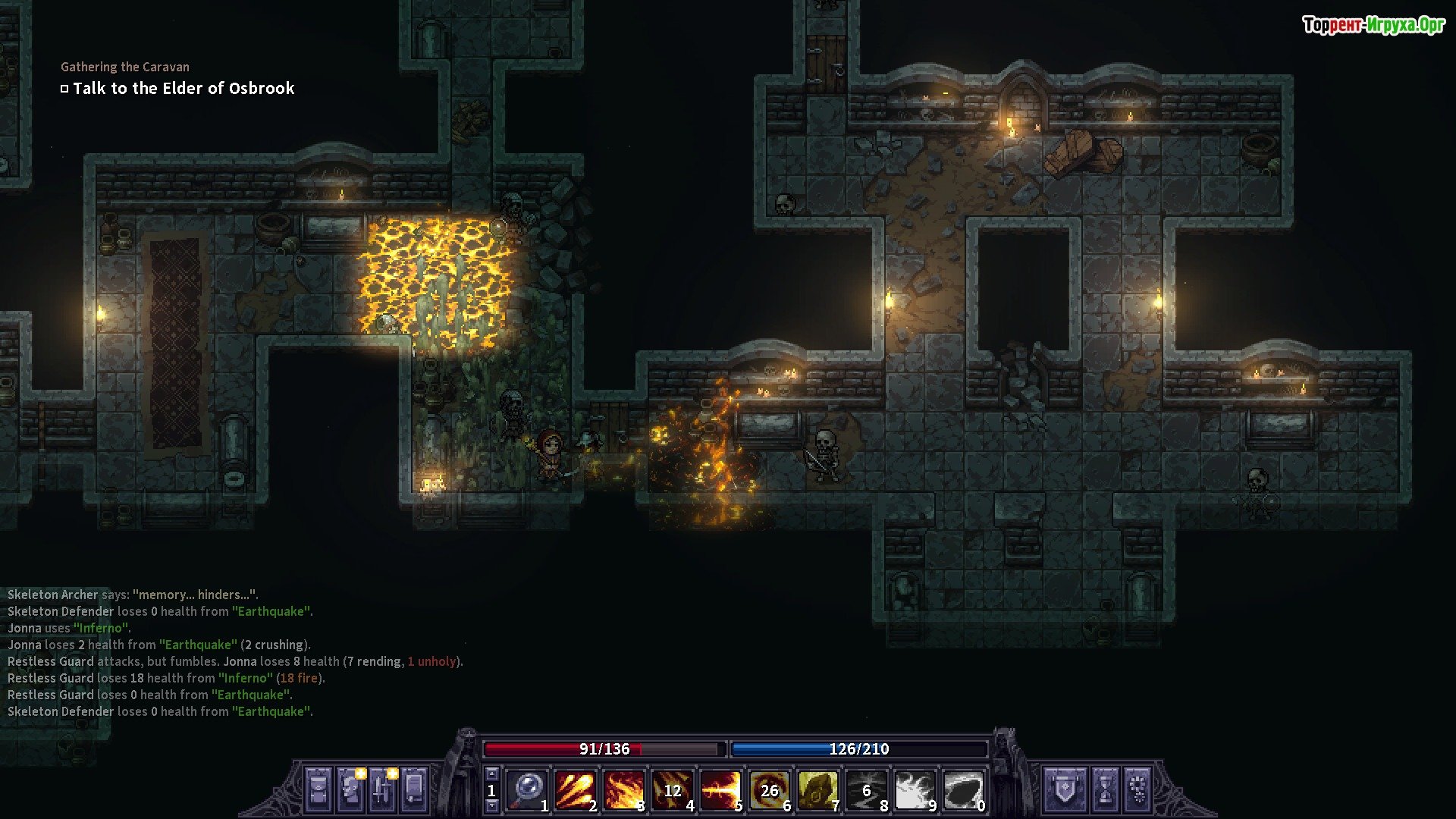Activate the white burst skill in slot 9

(x=915, y=790)
